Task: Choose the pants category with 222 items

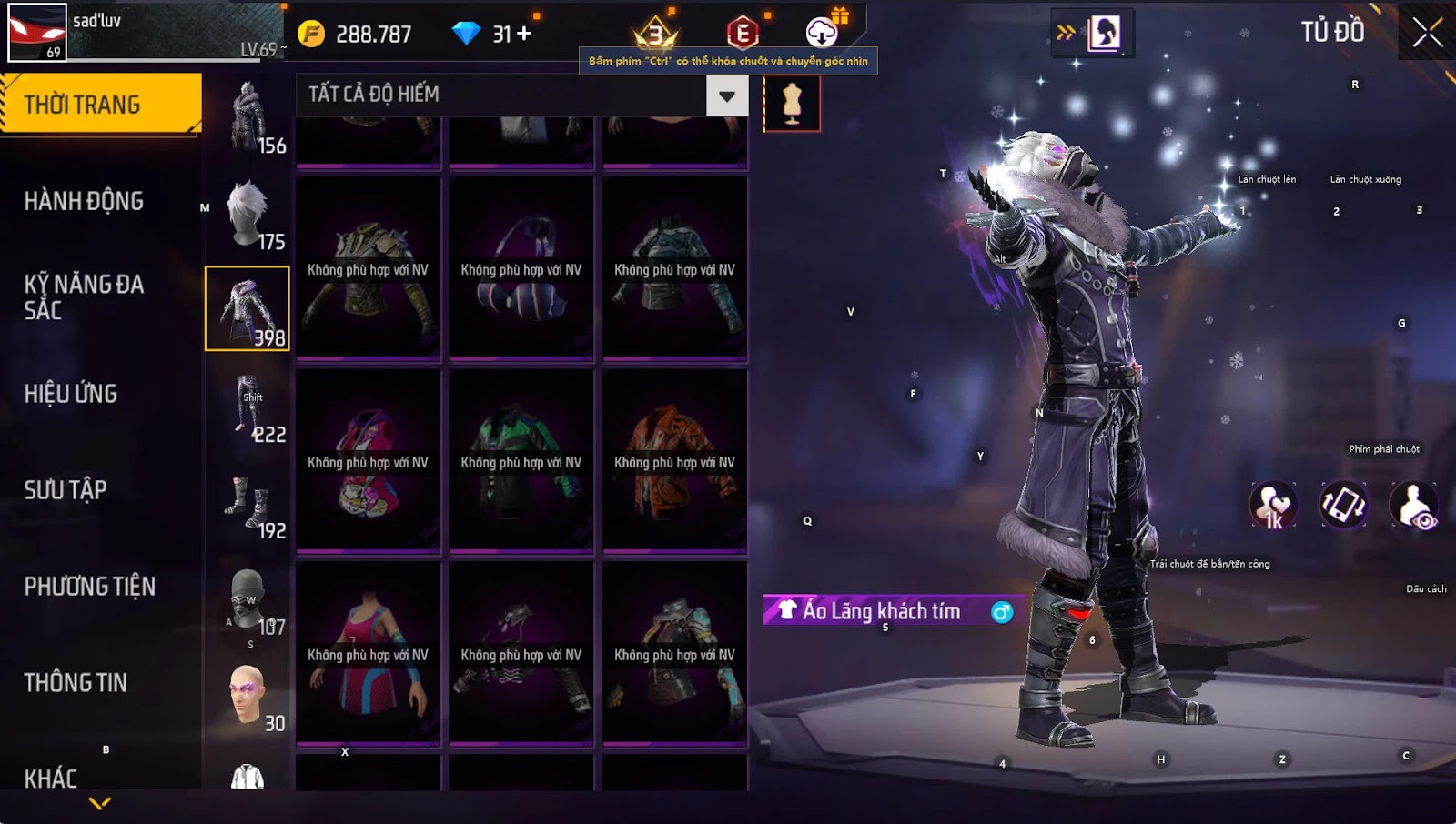Action: click(x=248, y=407)
